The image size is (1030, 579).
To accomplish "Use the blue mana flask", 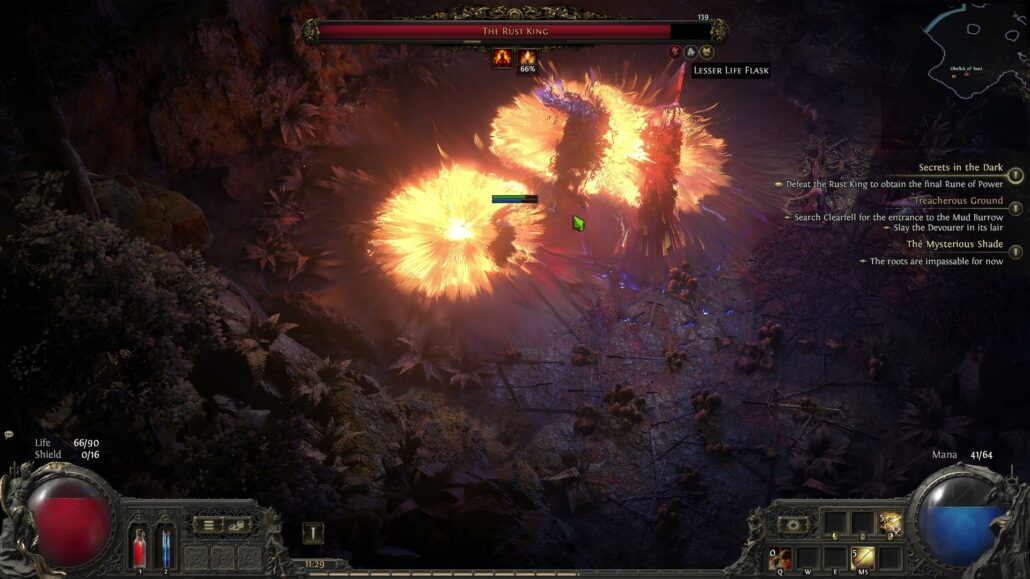I will [165, 547].
